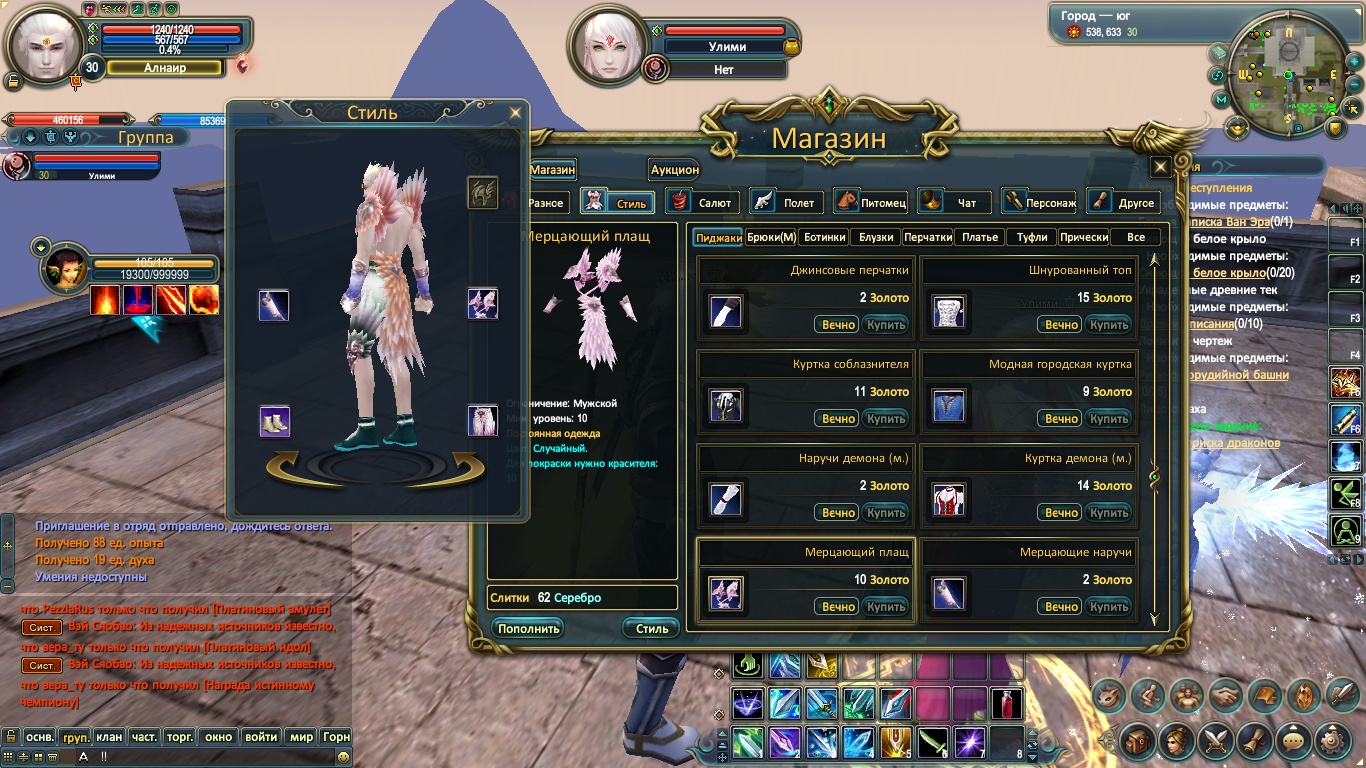Viewport: 1366px width, 768px height.
Task: Show the Персонаж shop category
Action: (x=1039, y=202)
